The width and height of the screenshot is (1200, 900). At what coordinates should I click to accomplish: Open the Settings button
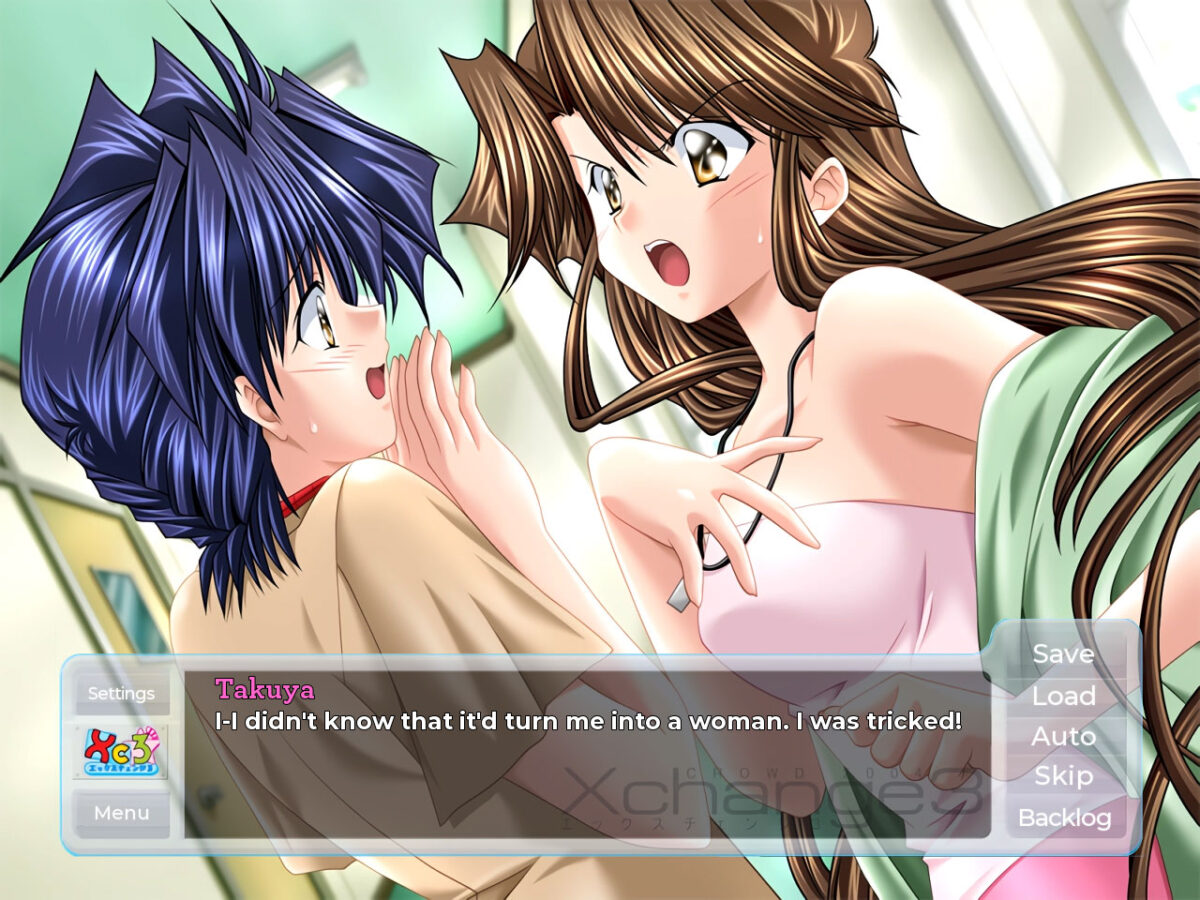point(121,693)
